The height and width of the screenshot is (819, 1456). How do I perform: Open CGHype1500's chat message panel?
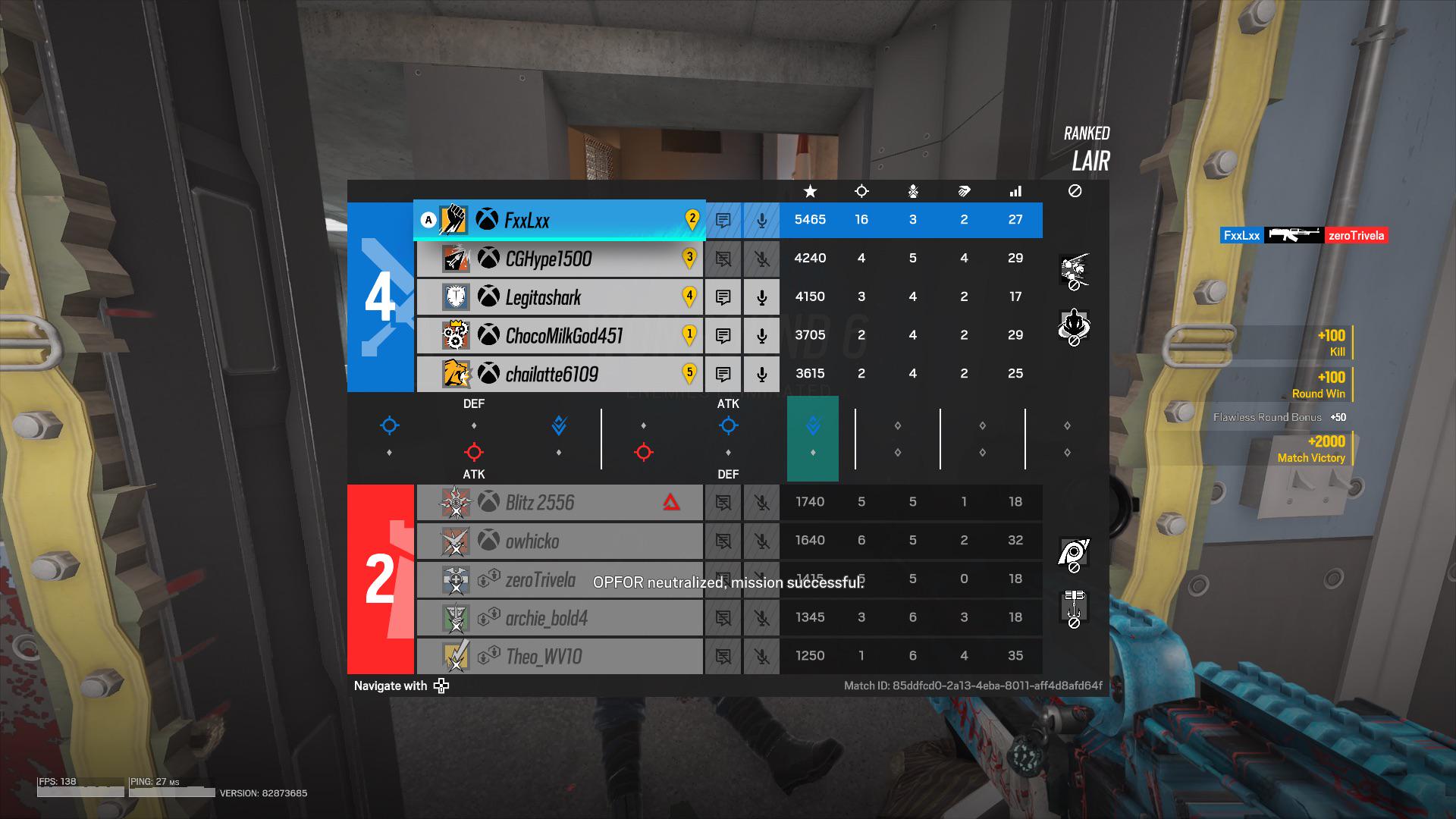pos(723,259)
